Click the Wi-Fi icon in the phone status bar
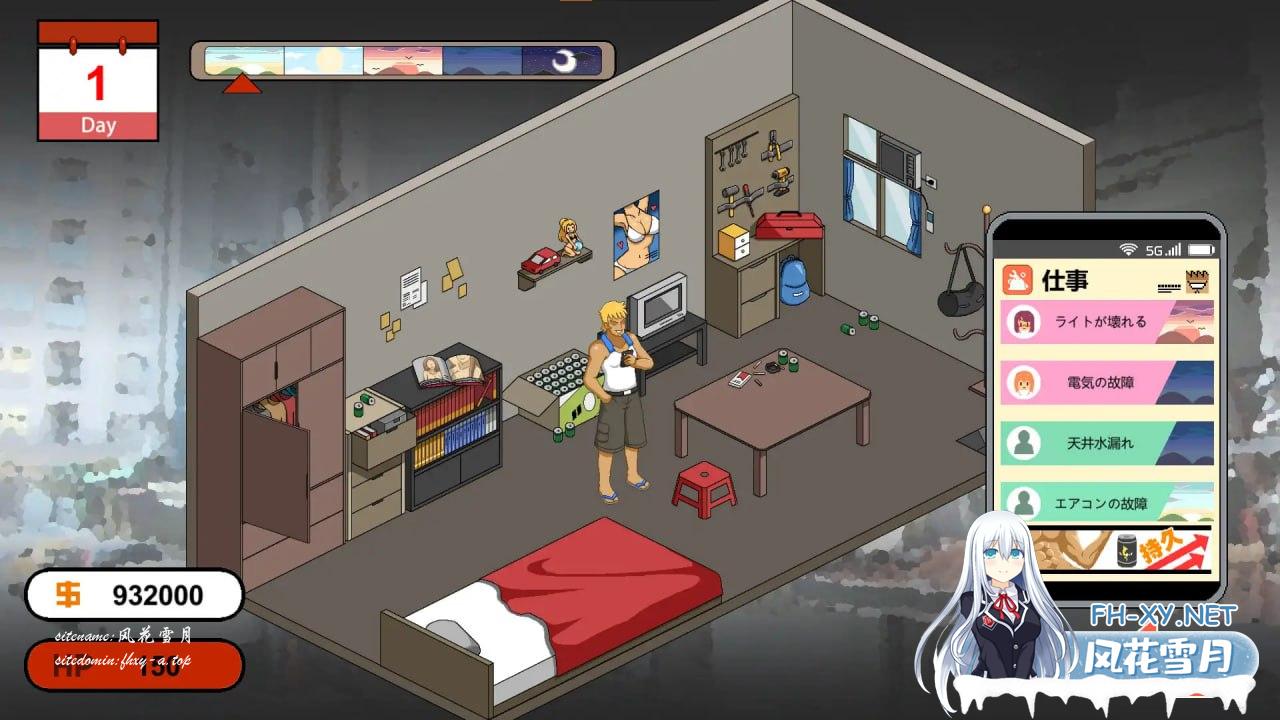Viewport: 1280px width, 720px height. pyautogui.click(x=1129, y=249)
